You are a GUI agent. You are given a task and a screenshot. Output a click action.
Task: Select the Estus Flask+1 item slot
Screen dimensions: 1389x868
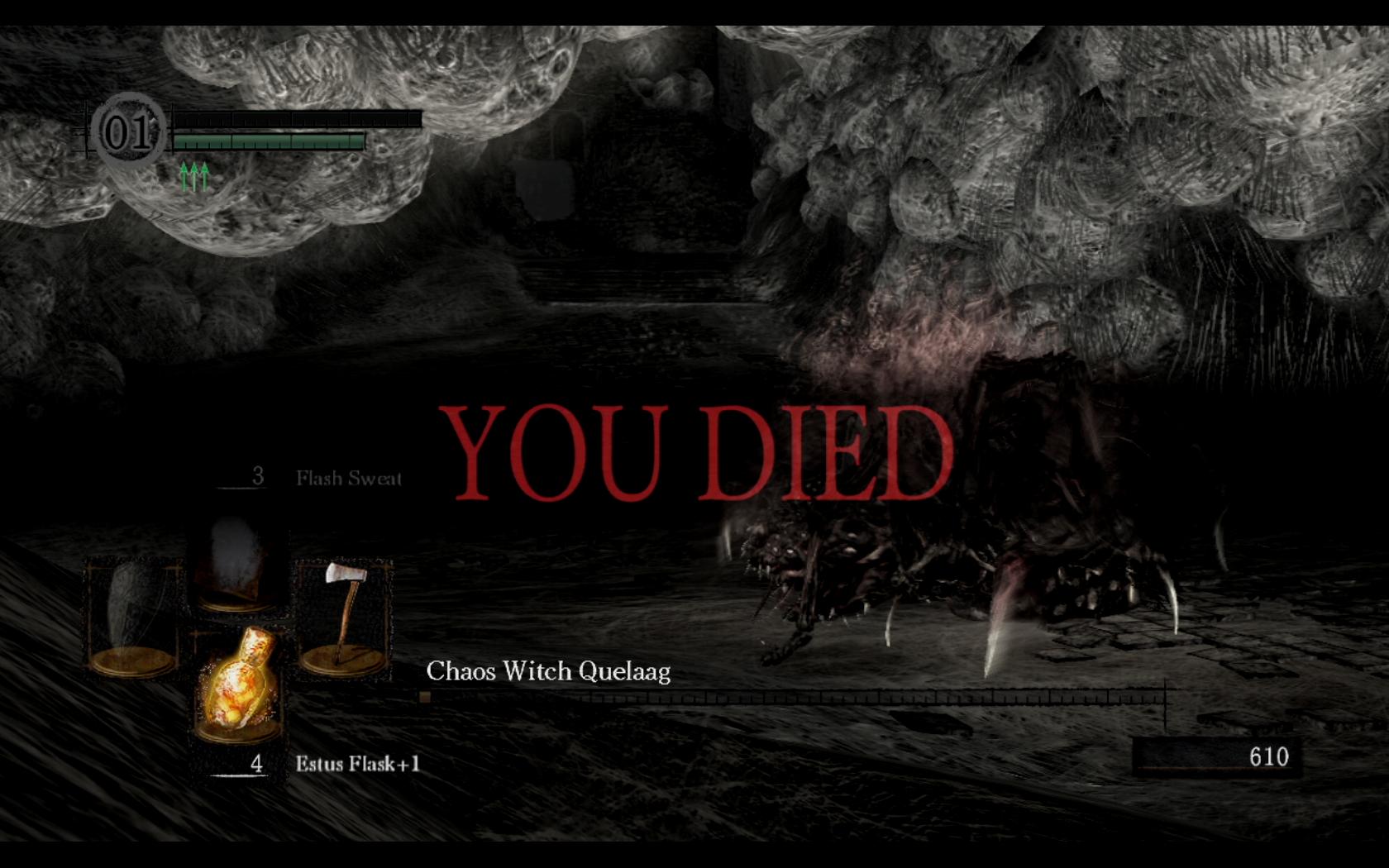(238, 683)
